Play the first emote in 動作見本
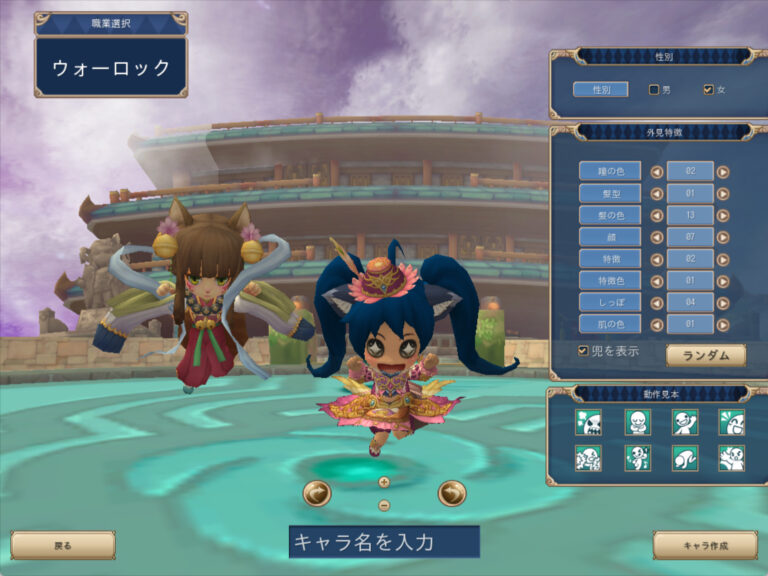 589,423
